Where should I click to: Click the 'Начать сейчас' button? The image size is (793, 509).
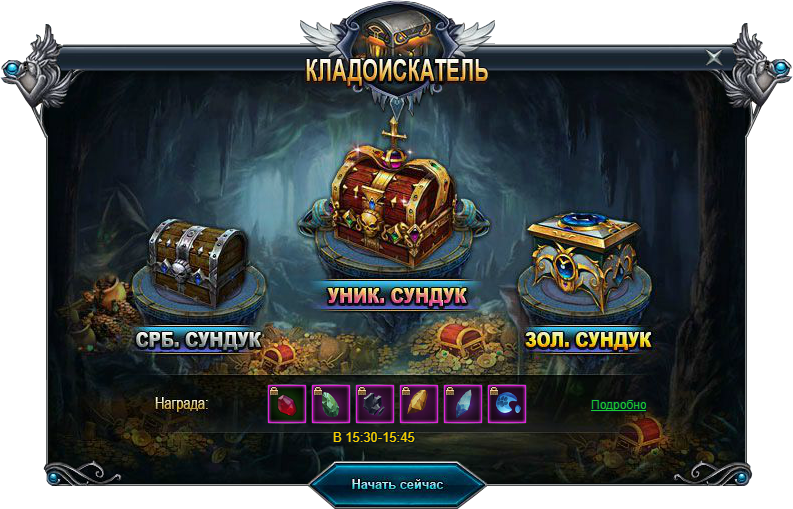tap(397, 484)
